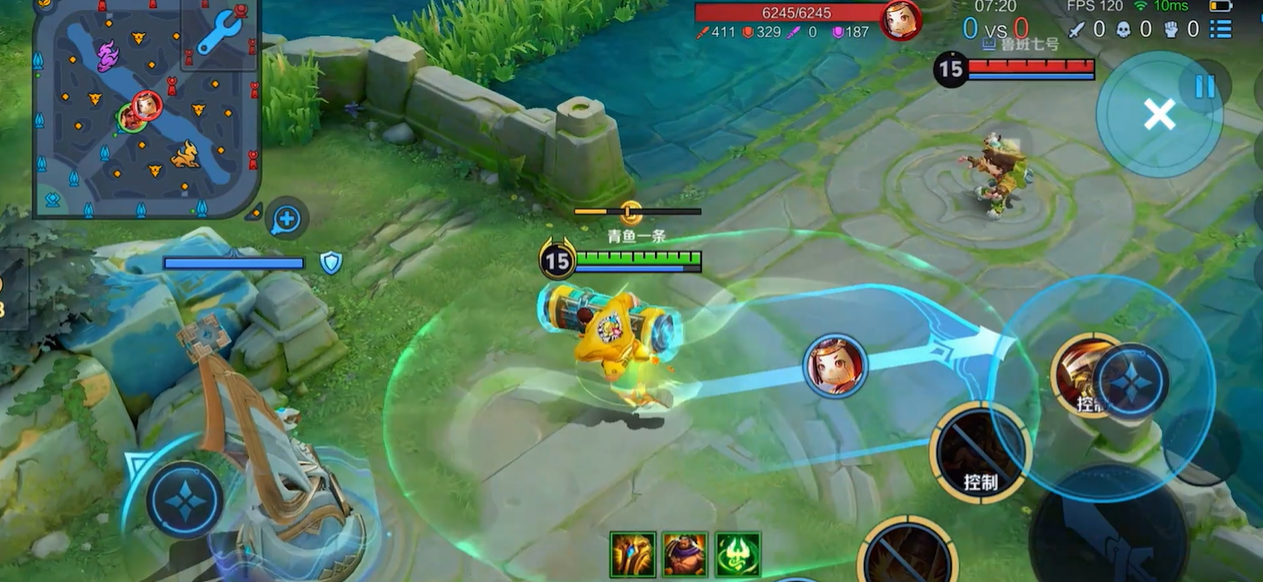Tap the movement joystick knob
1263x582 pixels.
pos(185,499)
